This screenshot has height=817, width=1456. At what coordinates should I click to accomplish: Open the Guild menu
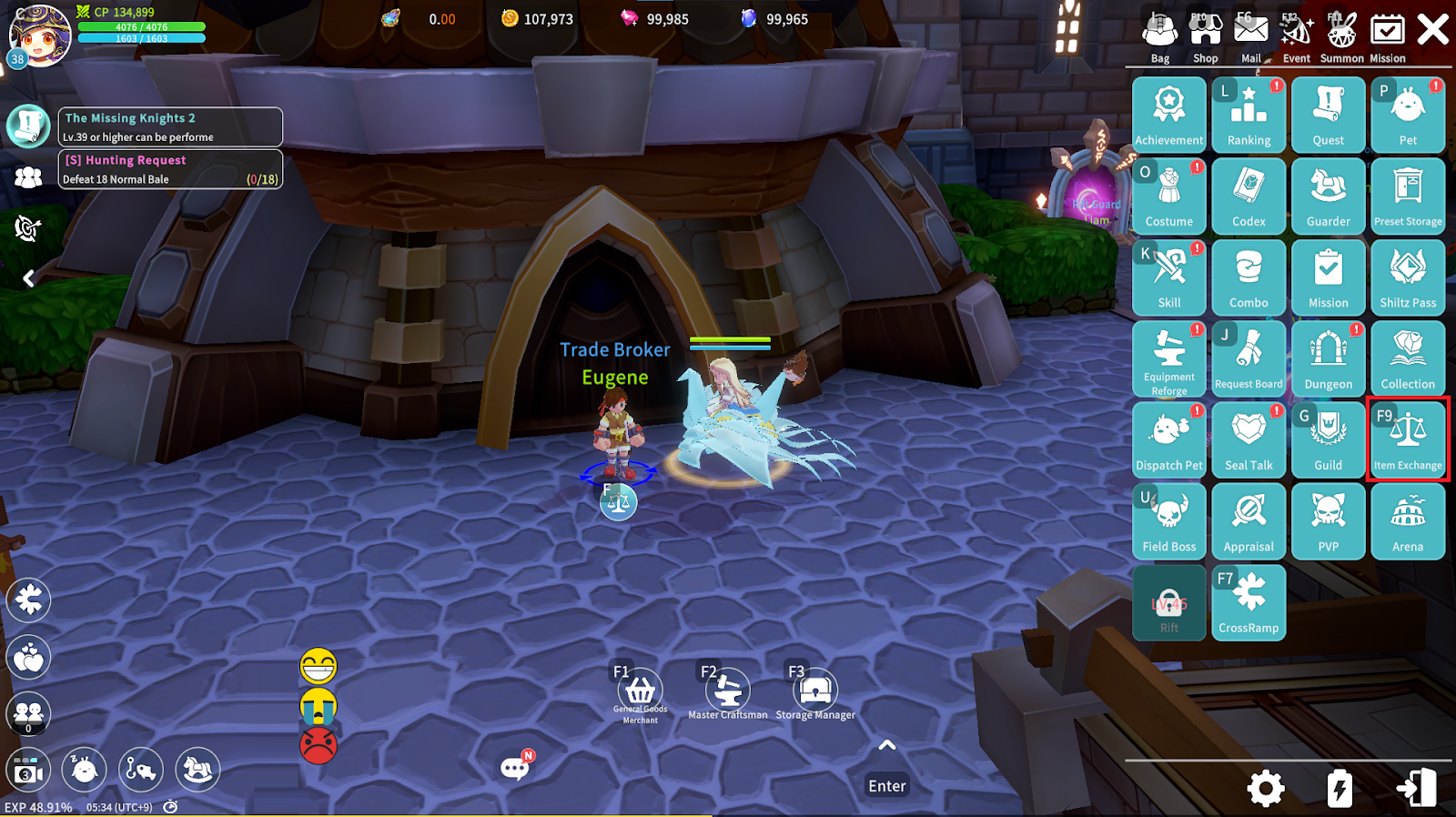pos(1328,439)
